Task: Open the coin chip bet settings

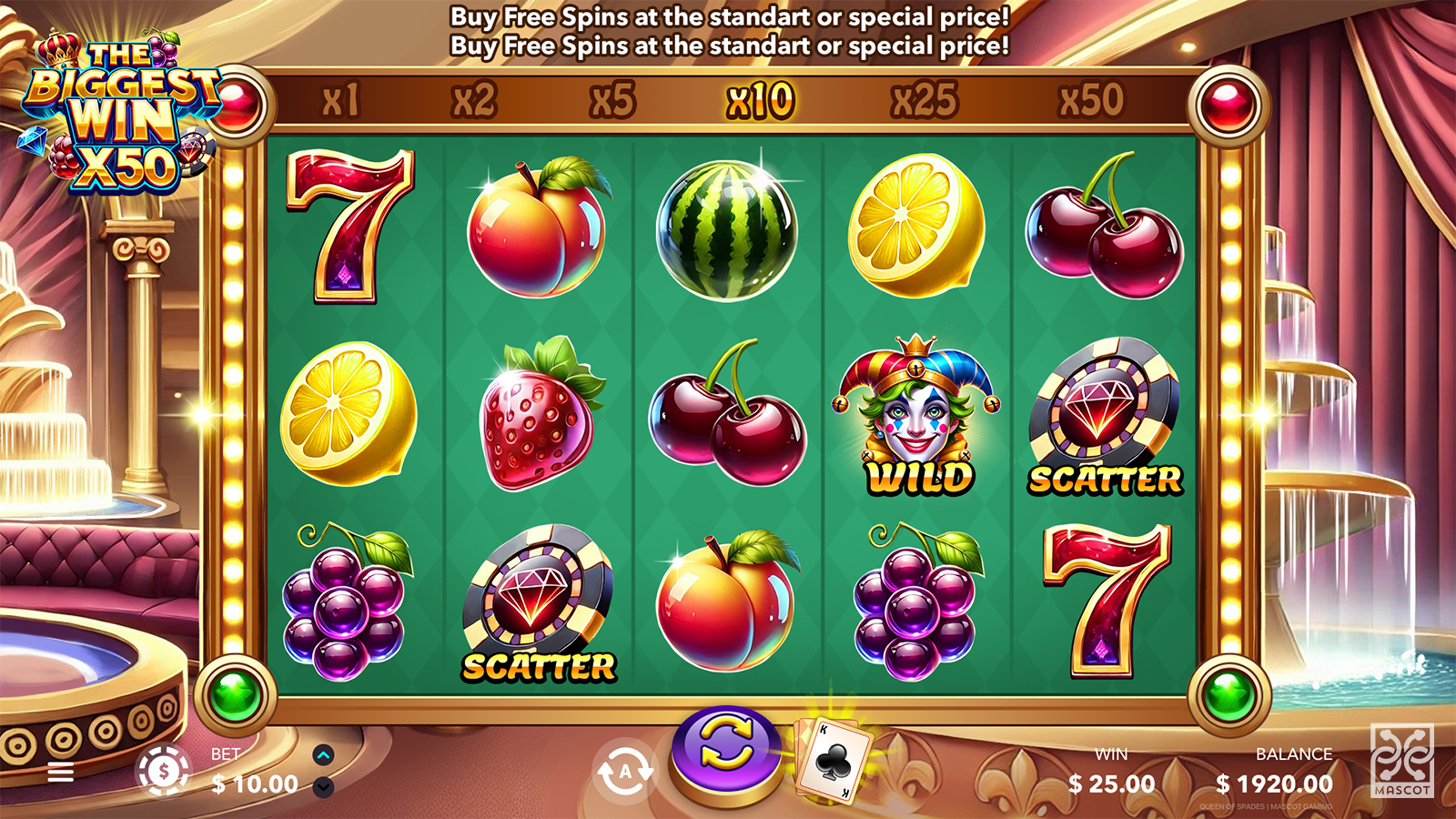Action: pyautogui.click(x=164, y=772)
